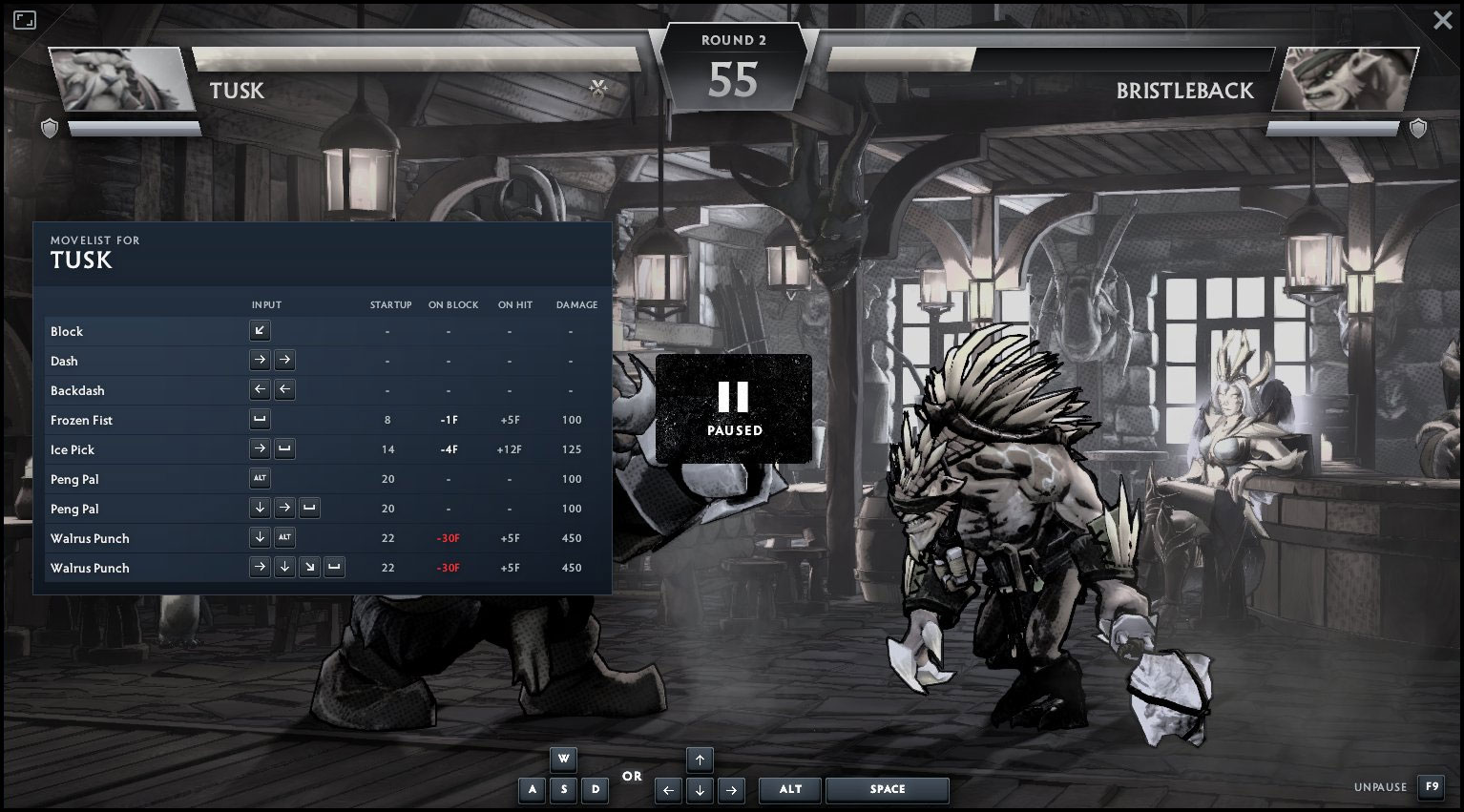
Task: Click the double right-arrow icon for Dash
Action: tap(272, 360)
